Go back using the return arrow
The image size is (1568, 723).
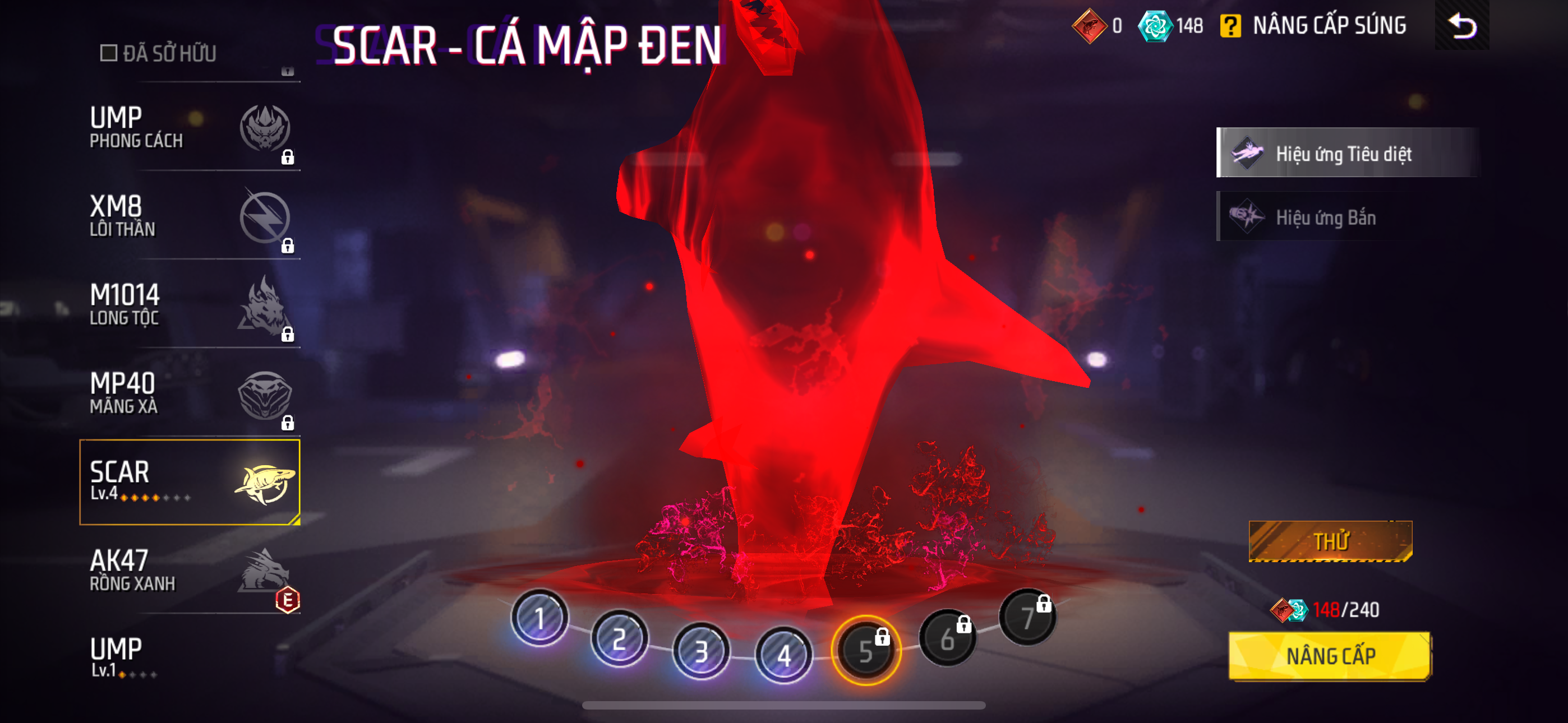[x=1461, y=26]
